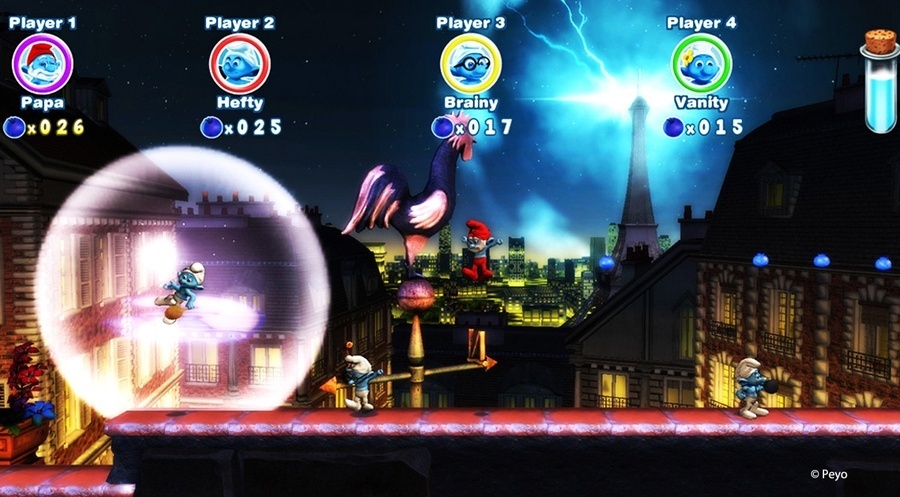Viewport: 900px width, 497px height.
Task: Choose Brainy's player portrait
Action: [x=471, y=64]
